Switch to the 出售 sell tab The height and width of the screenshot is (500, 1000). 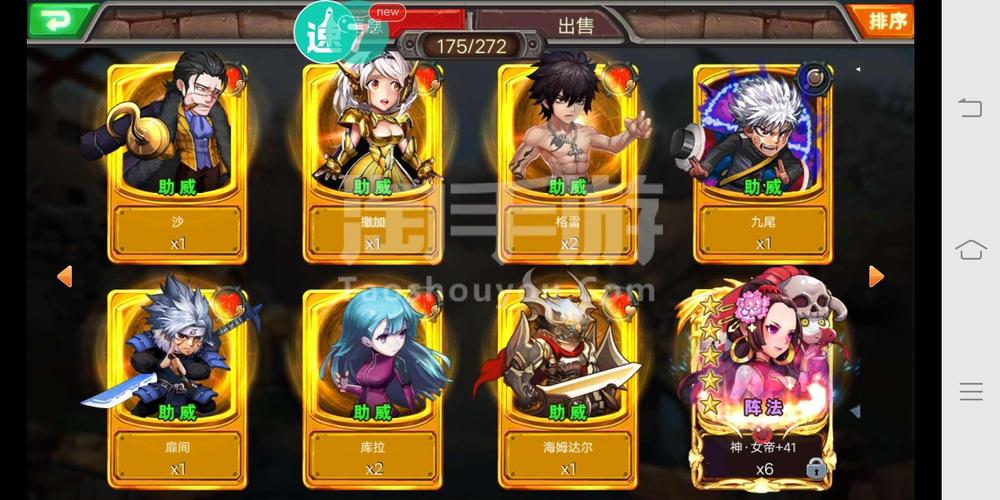[x=575, y=24]
